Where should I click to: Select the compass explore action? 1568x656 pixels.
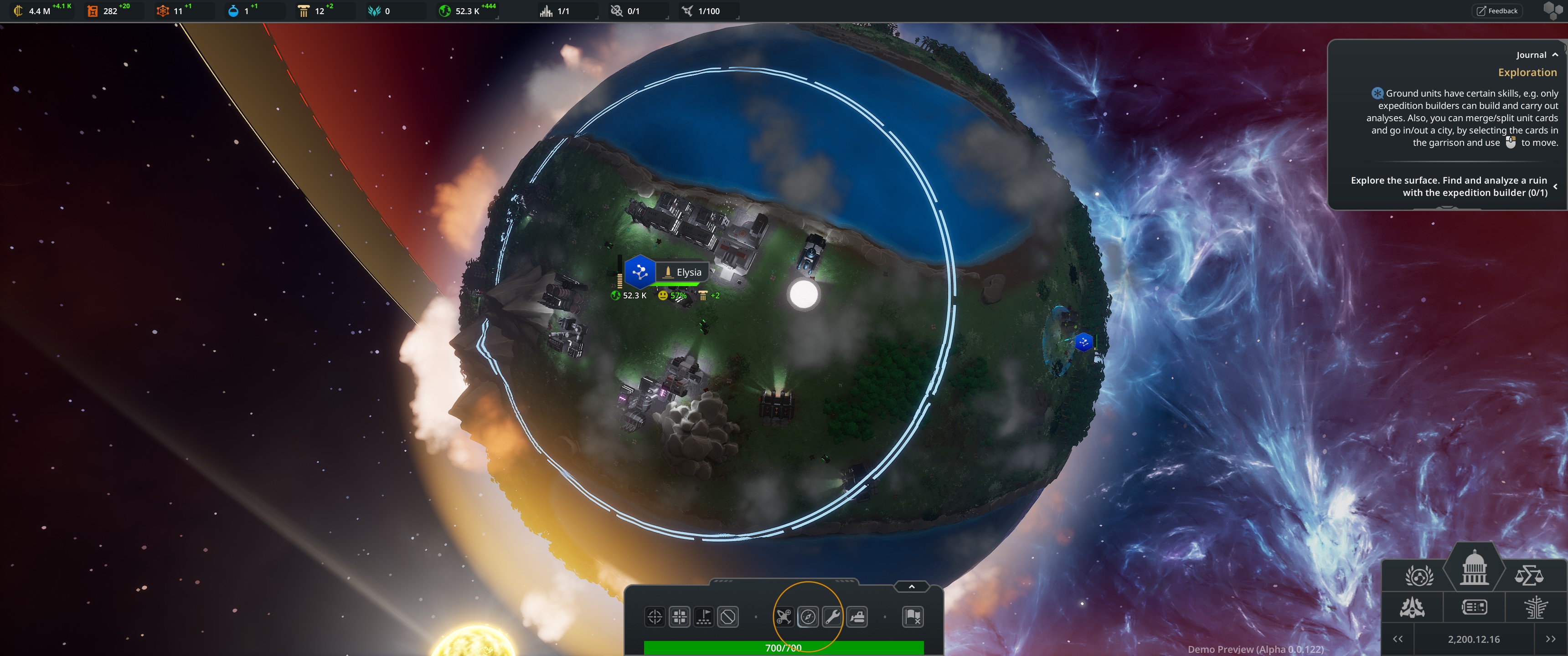pyautogui.click(x=808, y=617)
